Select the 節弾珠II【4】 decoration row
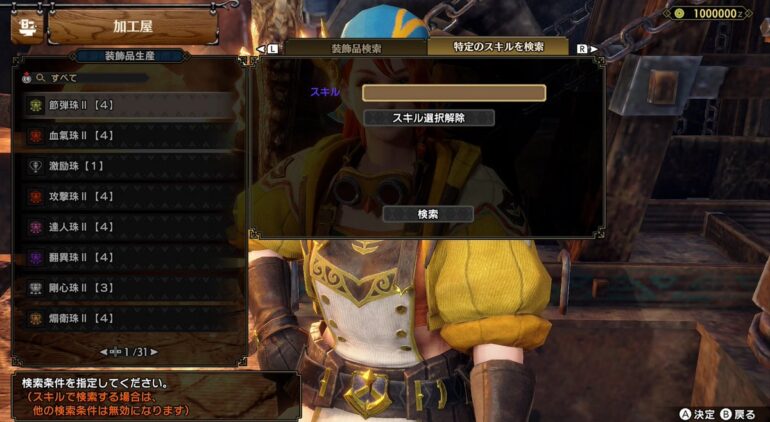Screen dimensions: 770x422 pos(128,105)
